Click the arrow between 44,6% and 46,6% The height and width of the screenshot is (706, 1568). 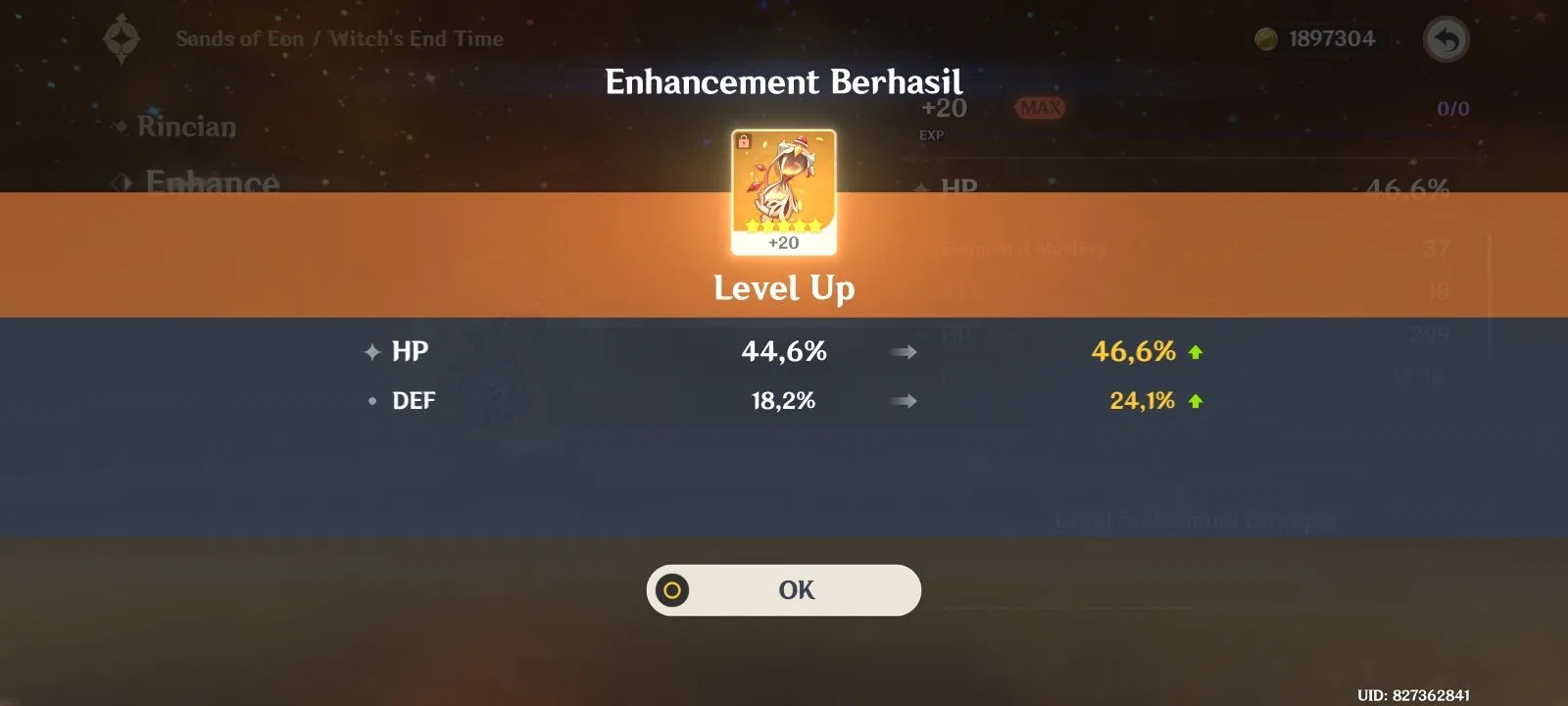coord(904,351)
